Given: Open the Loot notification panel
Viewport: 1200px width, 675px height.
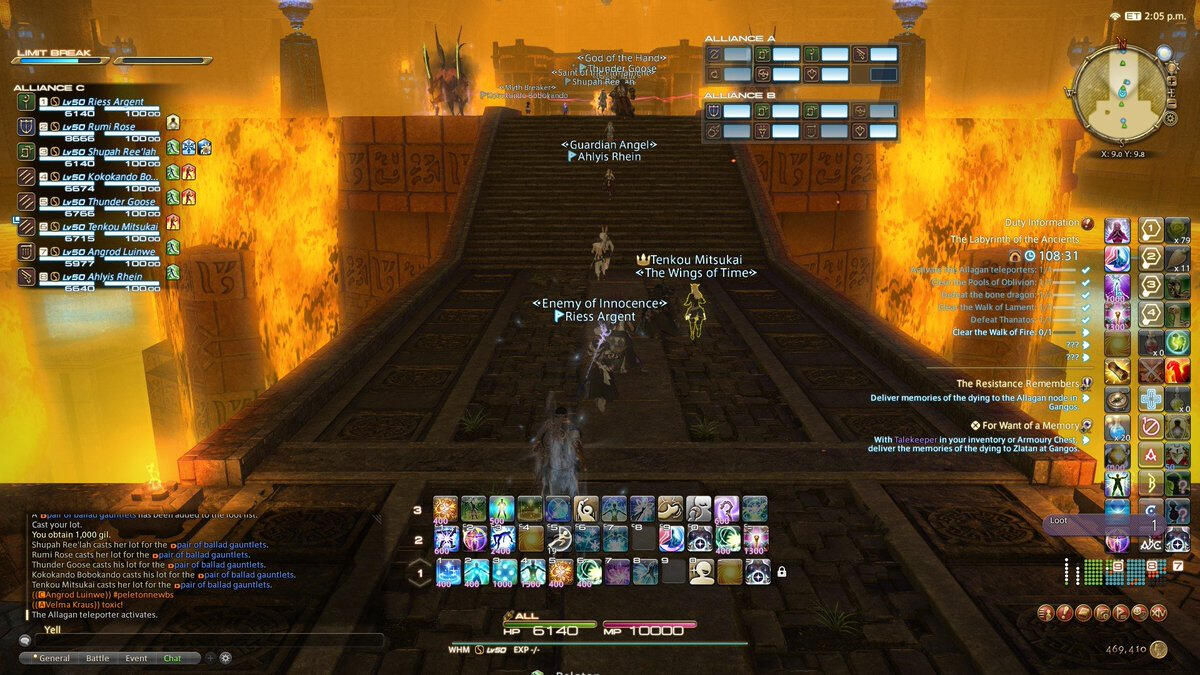Looking at the screenshot, I should coord(1103,524).
